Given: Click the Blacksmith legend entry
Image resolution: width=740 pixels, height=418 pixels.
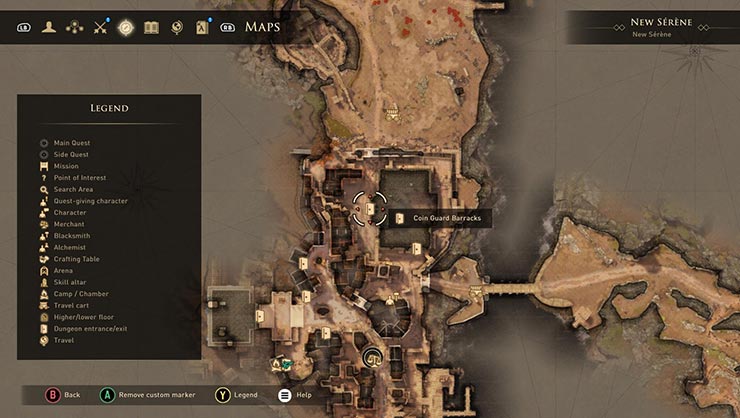Looking at the screenshot, I should [x=72, y=236].
